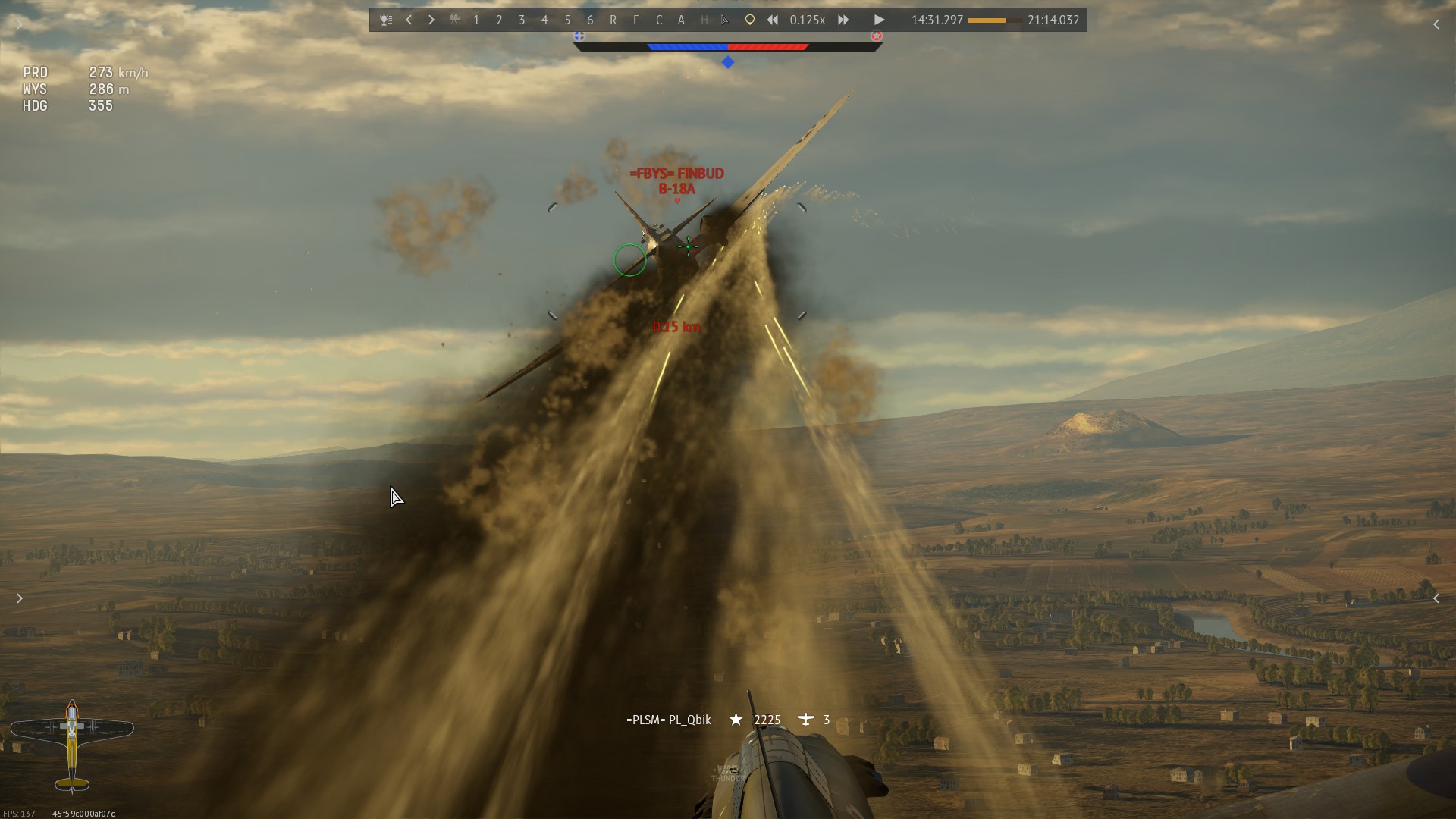Seek on the orange replay progress bar
This screenshot has width=1456, height=819.
point(994,20)
